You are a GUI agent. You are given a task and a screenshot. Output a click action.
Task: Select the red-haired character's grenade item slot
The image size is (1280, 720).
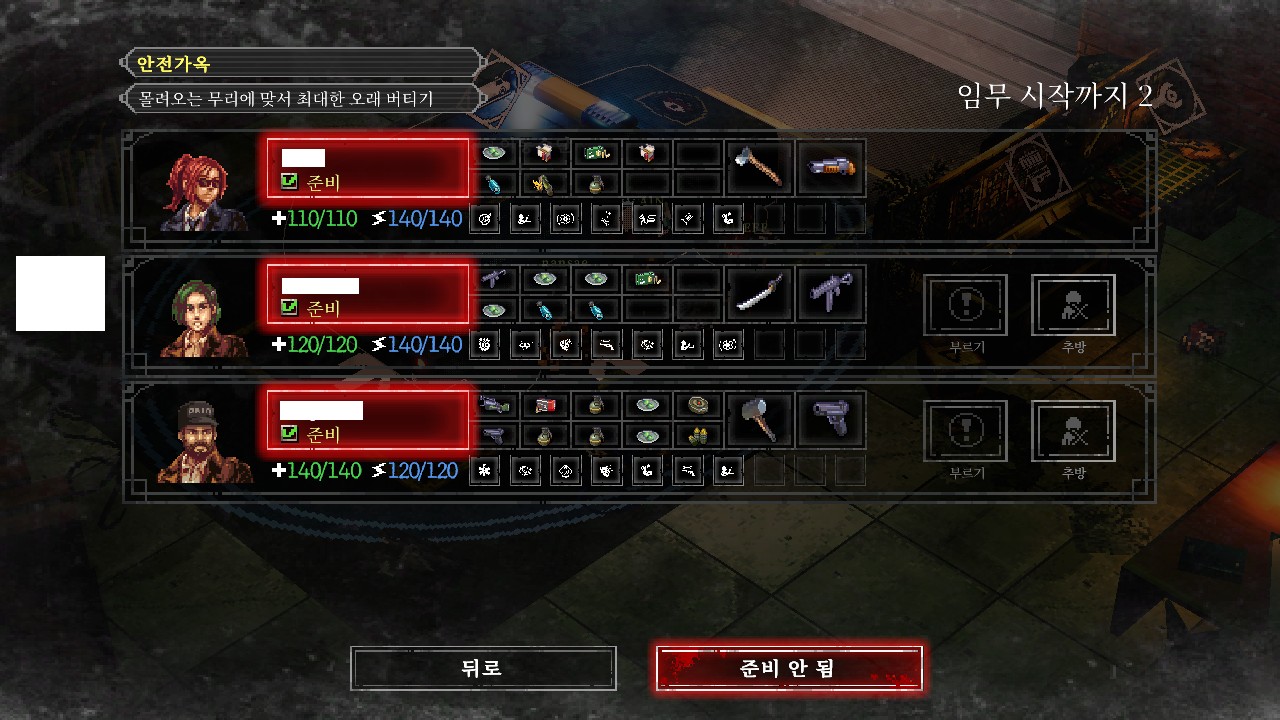595,183
